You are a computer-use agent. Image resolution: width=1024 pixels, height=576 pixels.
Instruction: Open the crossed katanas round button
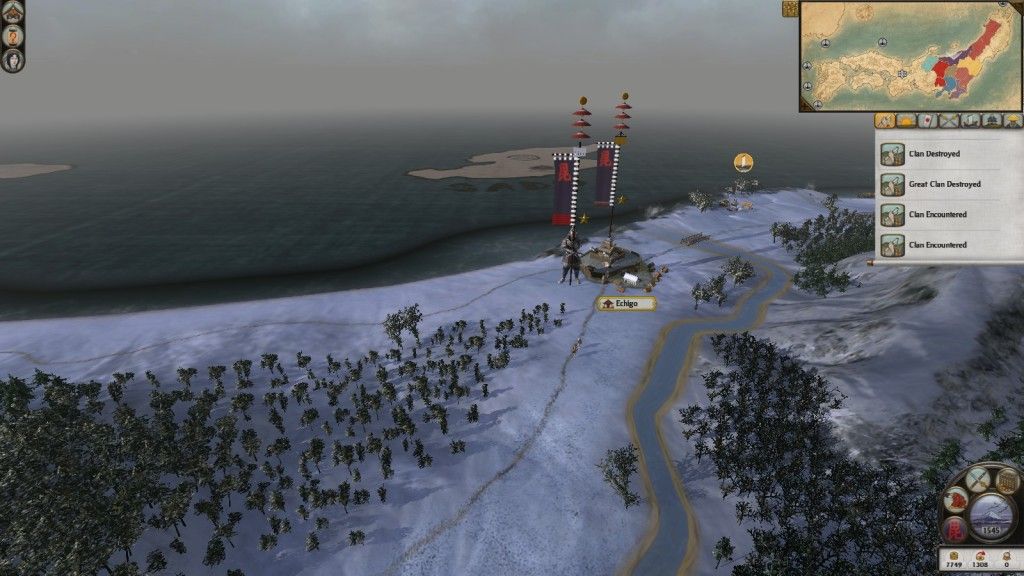pos(978,479)
